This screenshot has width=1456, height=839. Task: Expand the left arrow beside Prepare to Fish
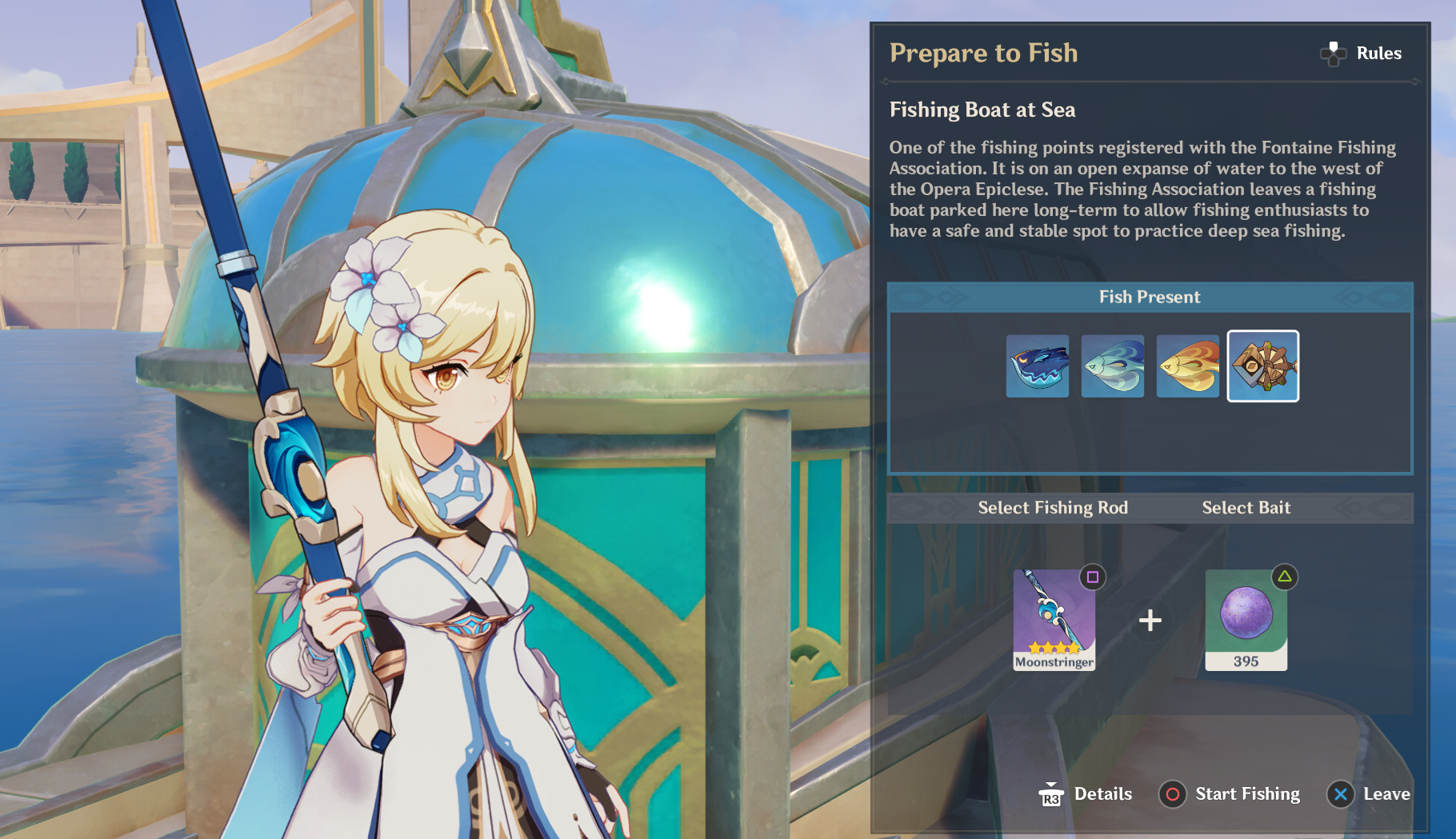tap(886, 80)
